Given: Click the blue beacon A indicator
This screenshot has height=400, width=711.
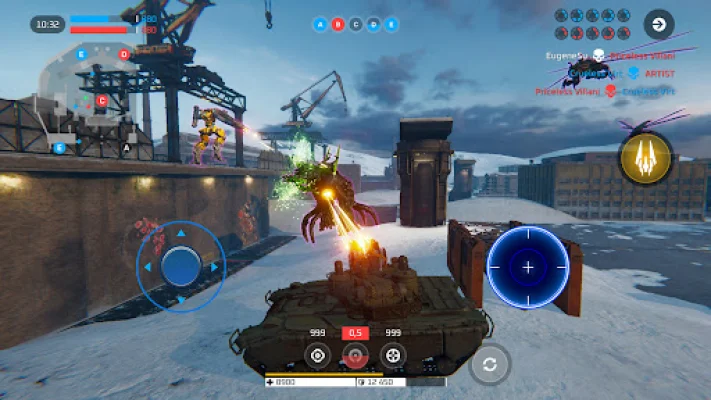Looking at the screenshot, I should (x=320, y=24).
